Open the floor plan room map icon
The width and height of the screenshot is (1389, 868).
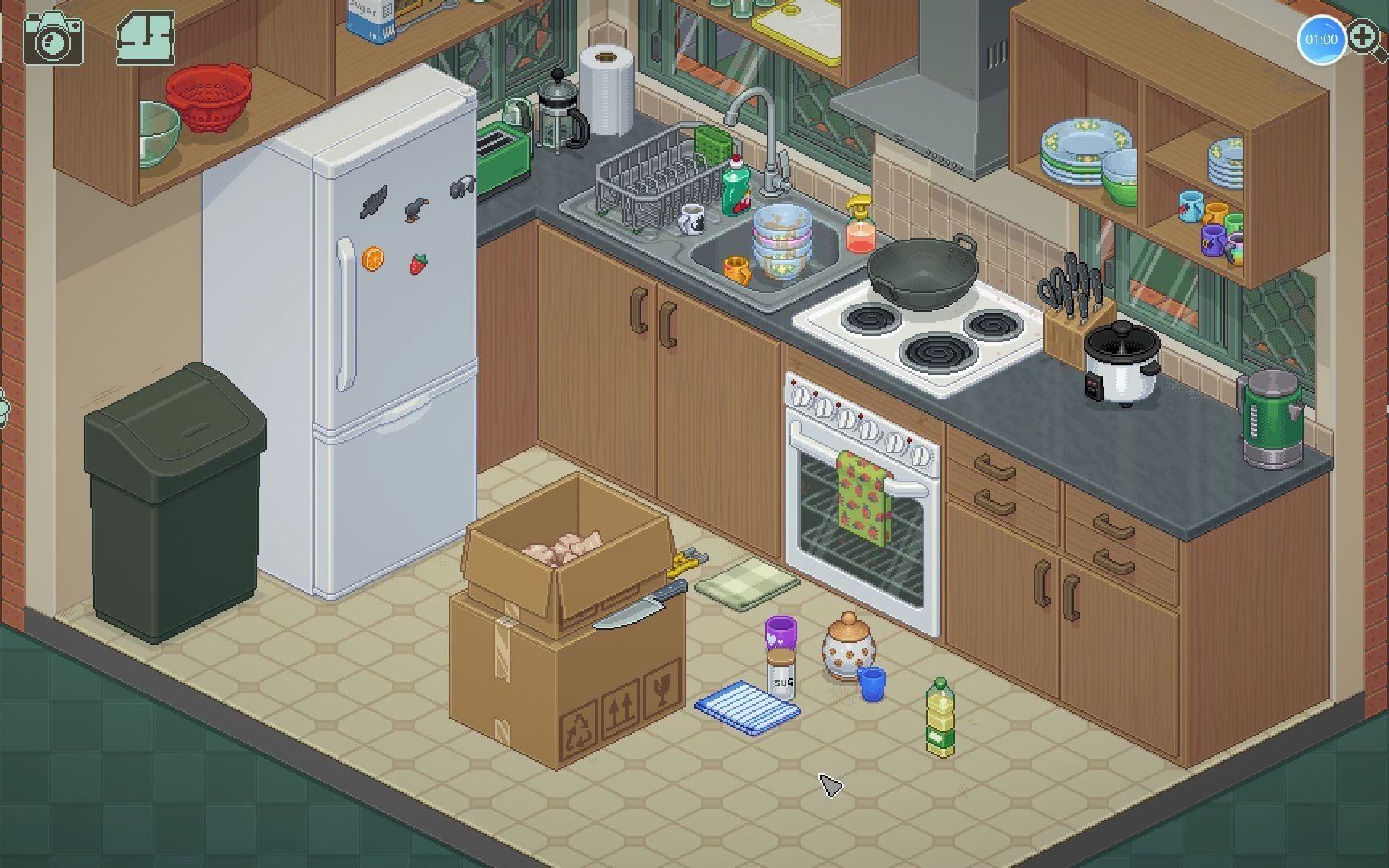pos(145,38)
